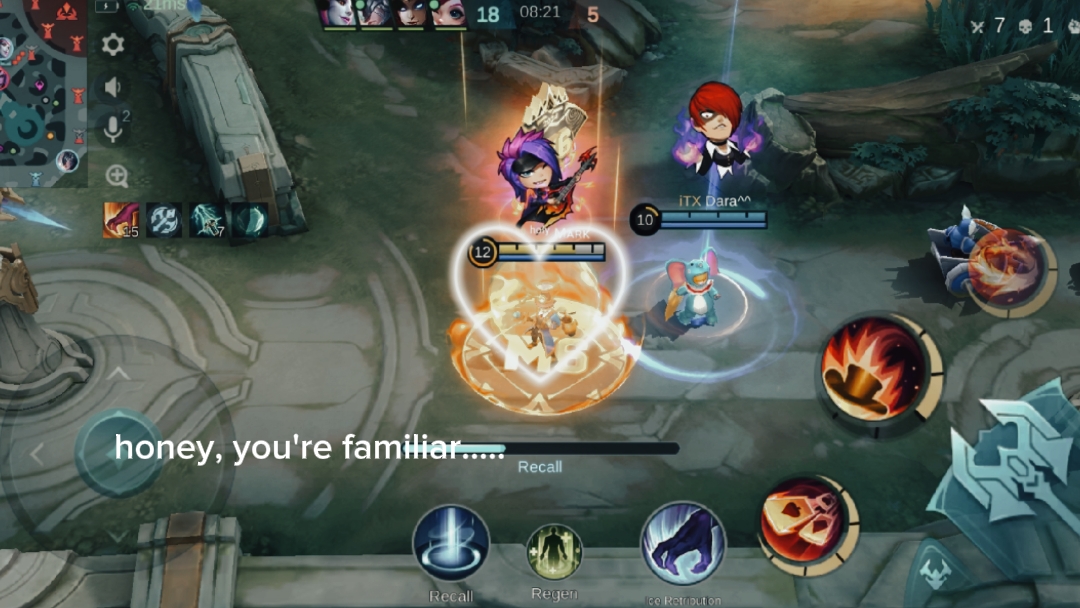Select the teal orb item icon

point(250,220)
